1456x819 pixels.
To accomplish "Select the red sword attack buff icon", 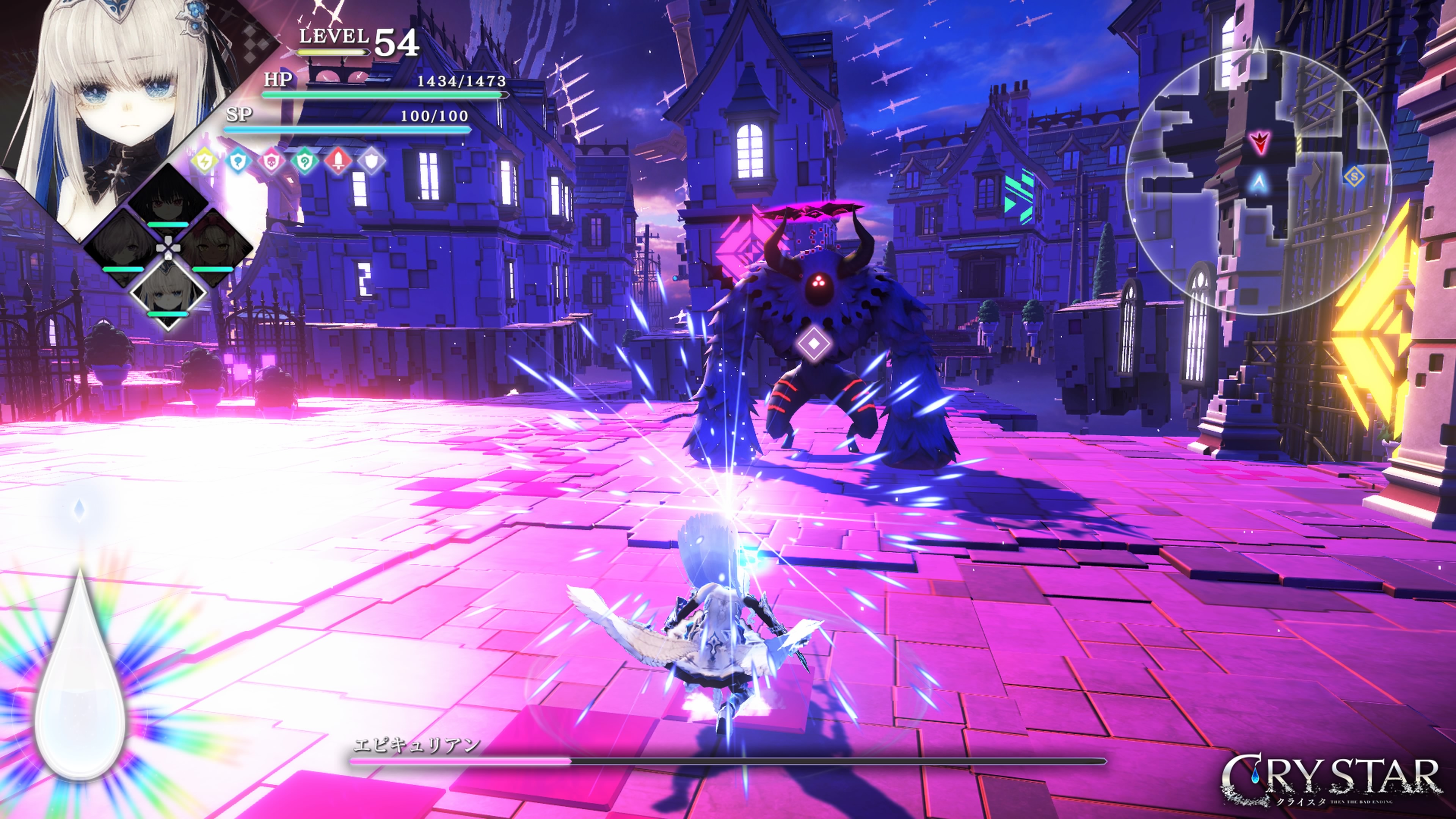I will (x=338, y=162).
